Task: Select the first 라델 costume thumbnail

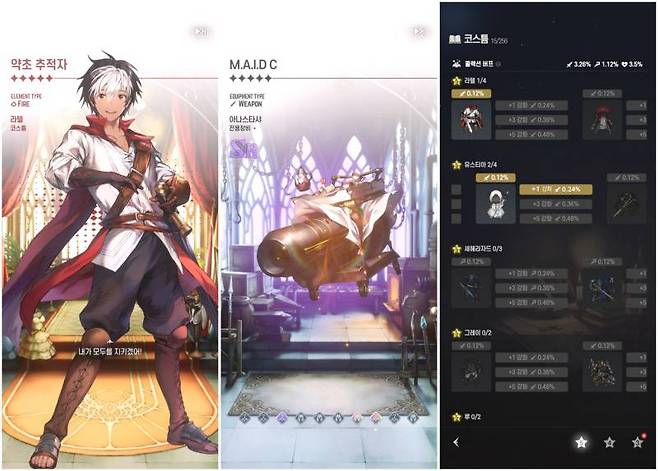Action: coord(472,120)
